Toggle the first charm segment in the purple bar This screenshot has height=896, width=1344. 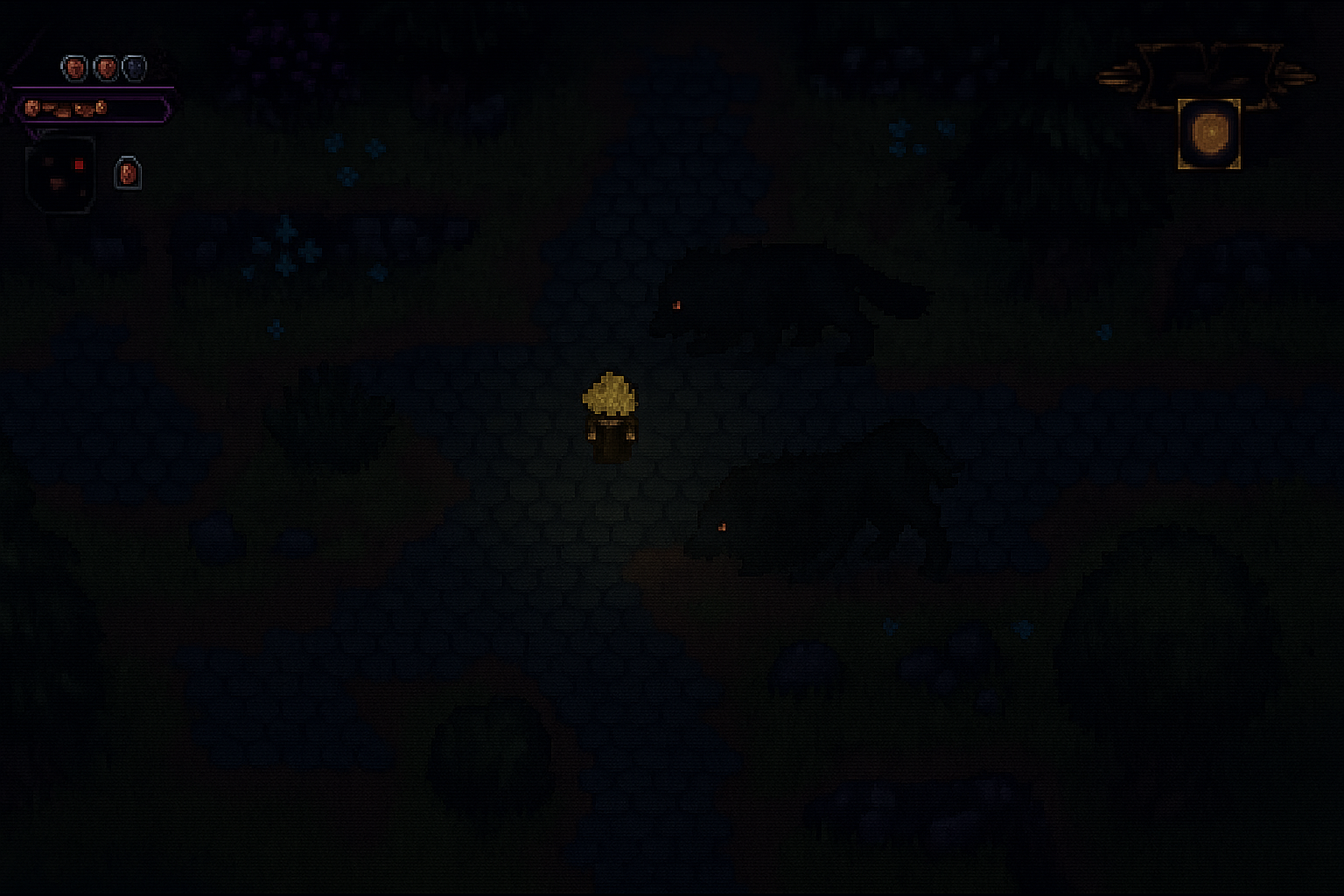32,108
